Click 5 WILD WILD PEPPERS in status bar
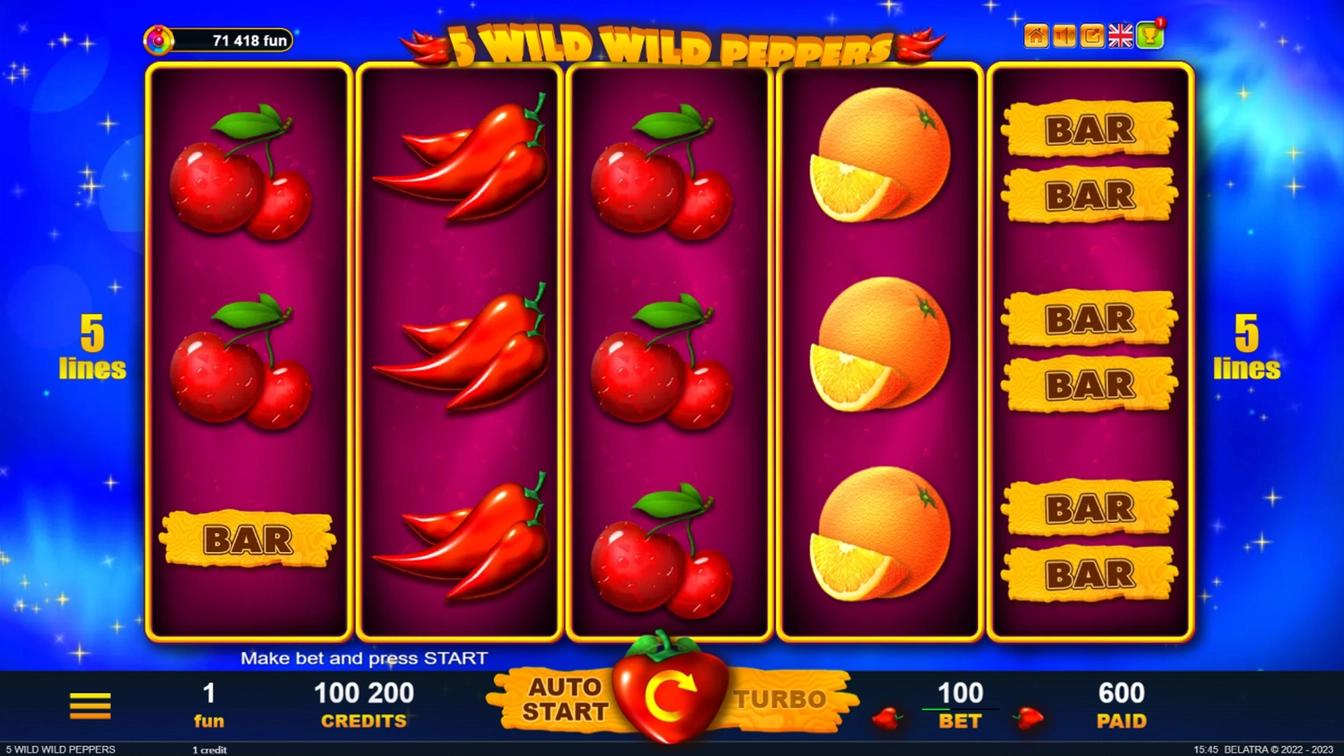 tap(58, 748)
